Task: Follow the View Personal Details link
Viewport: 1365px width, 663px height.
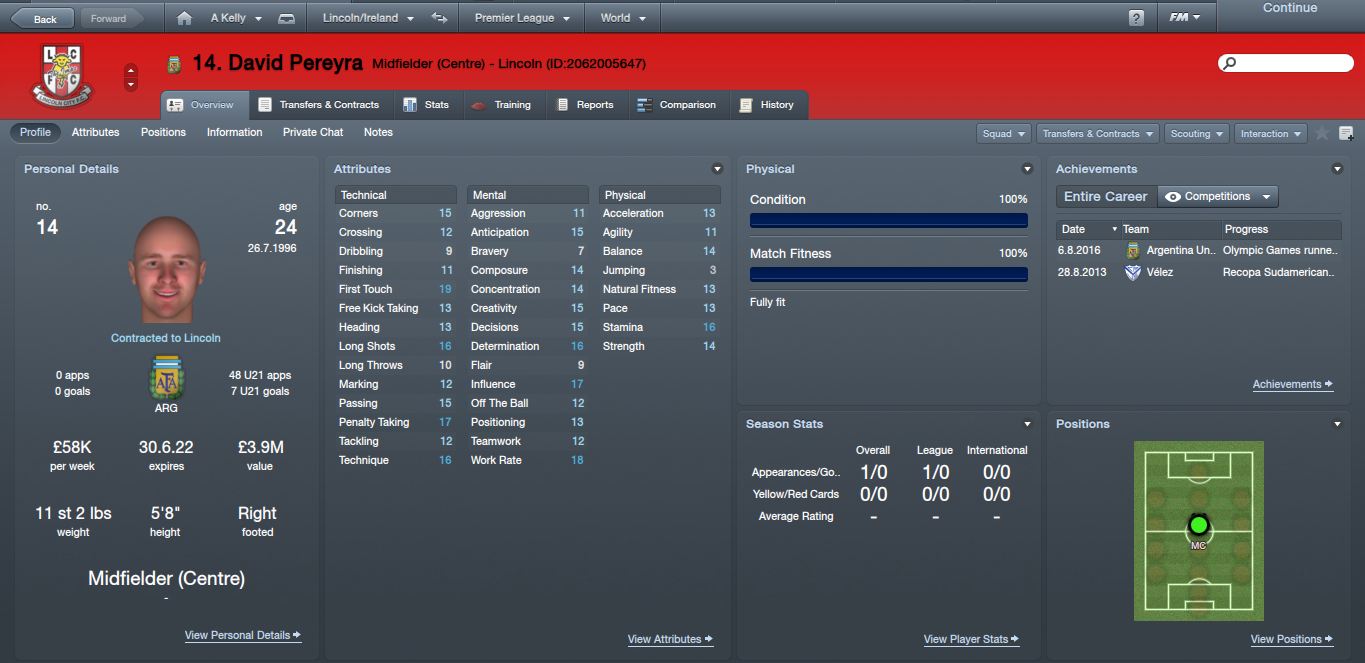Action: [x=242, y=635]
